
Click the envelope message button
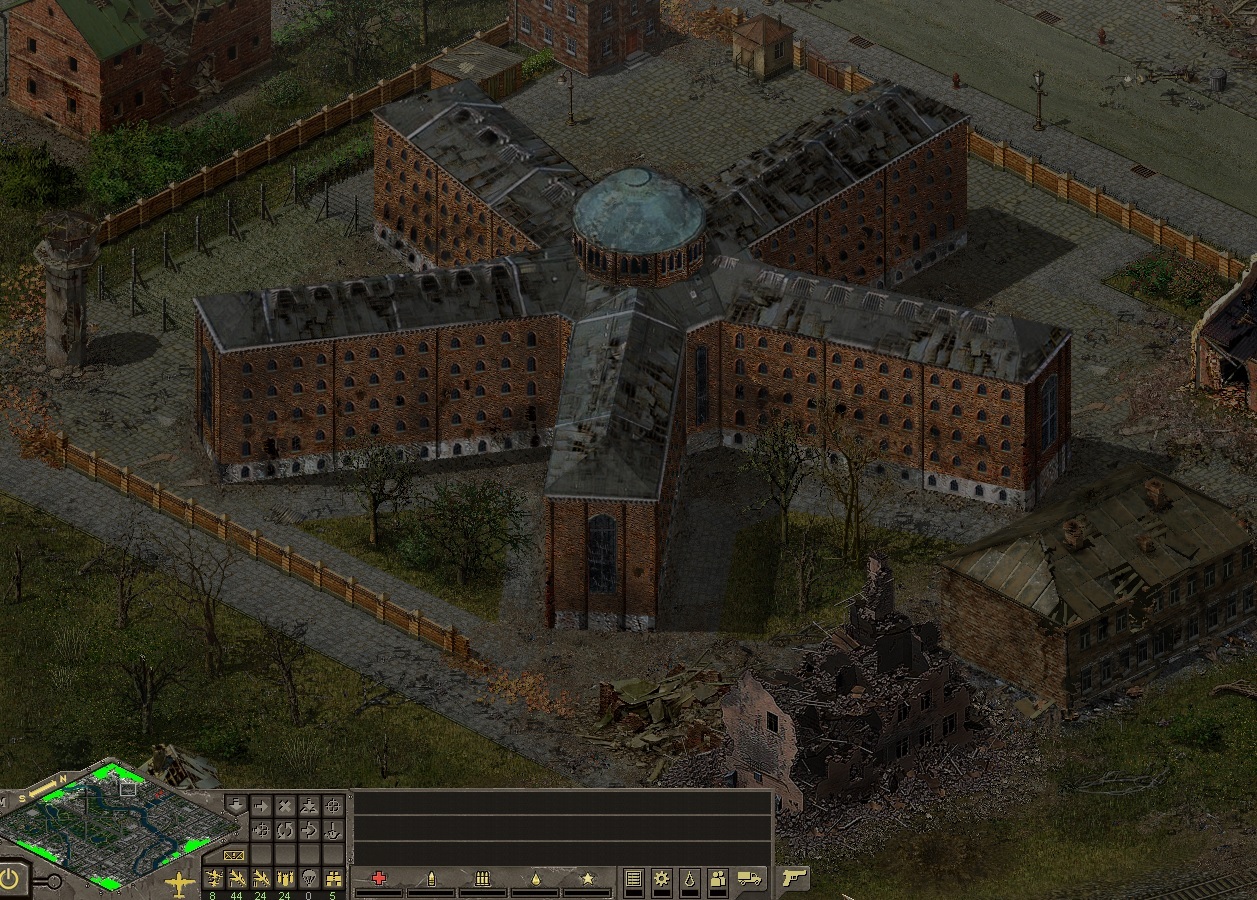235,855
